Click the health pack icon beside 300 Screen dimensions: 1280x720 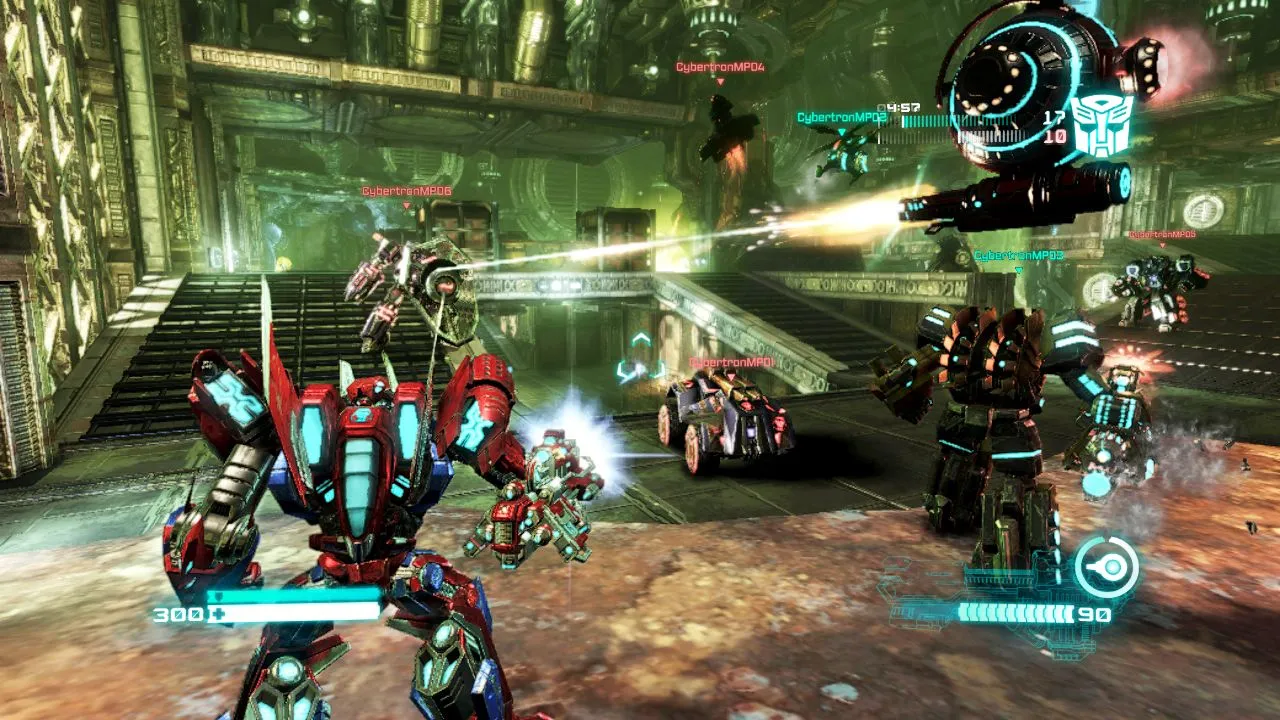pos(218,612)
